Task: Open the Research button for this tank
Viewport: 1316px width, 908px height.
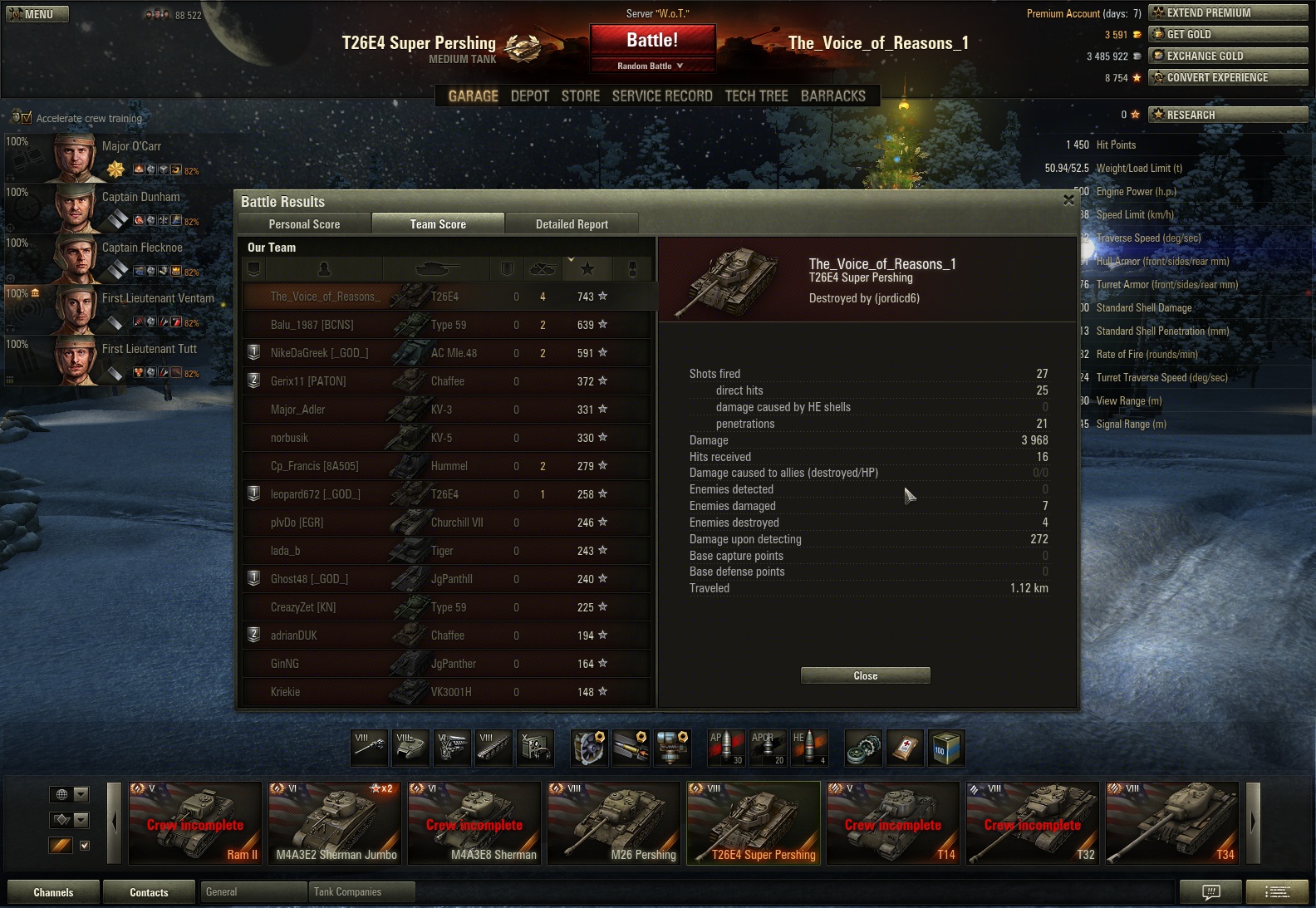Action: point(1227,115)
